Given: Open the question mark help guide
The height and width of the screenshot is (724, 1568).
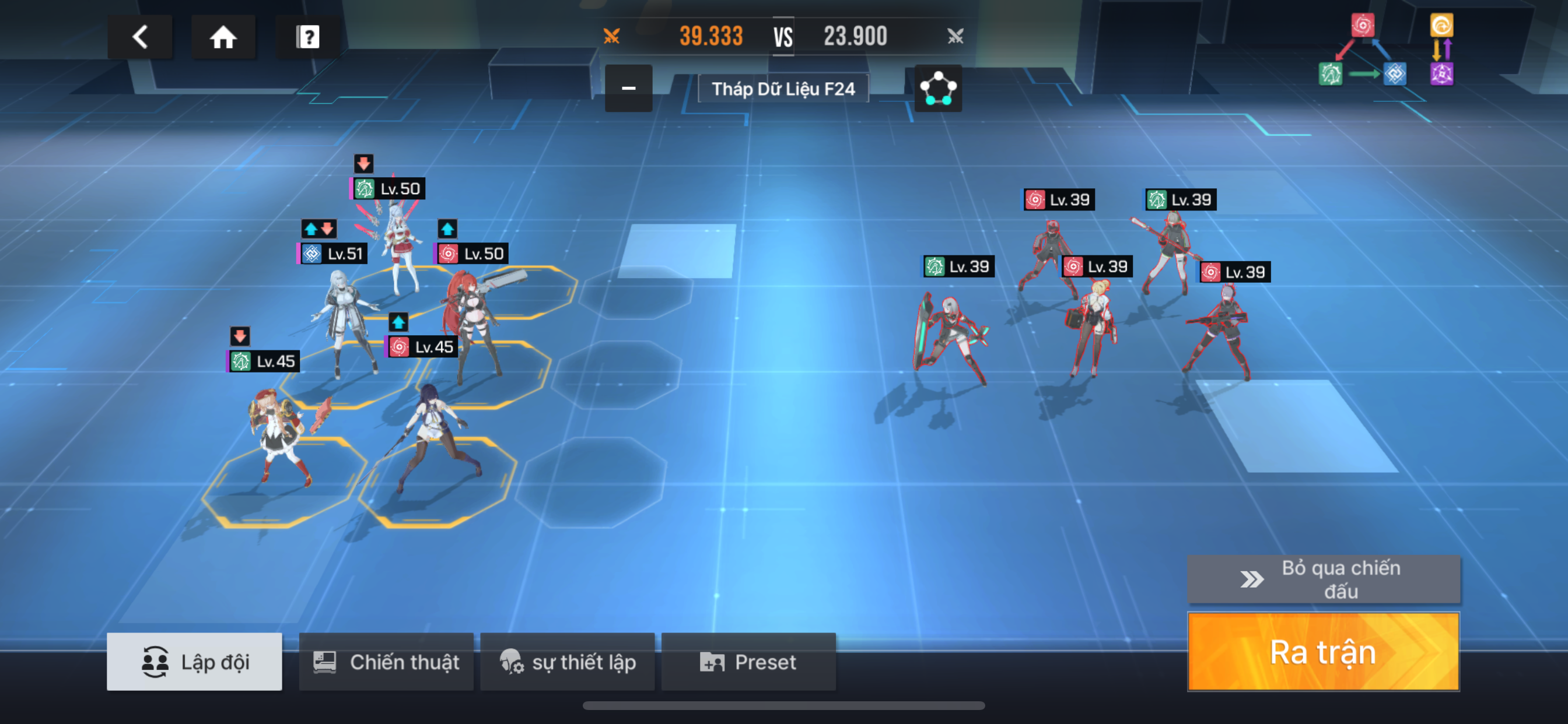Looking at the screenshot, I should tap(307, 37).
